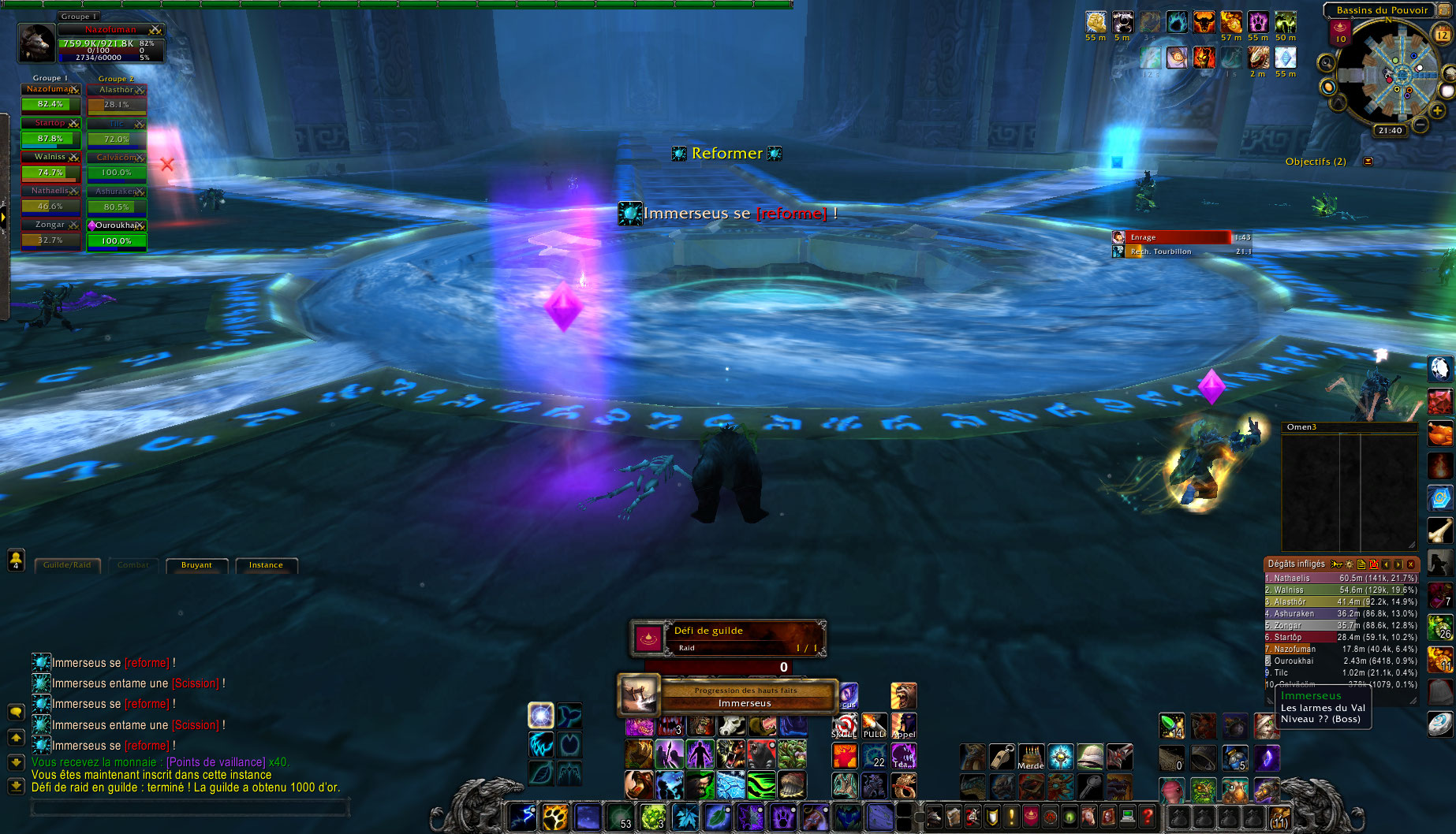The image size is (1456, 834).
Task: Zoom in the minimap with the plus button
Action: point(1438,111)
